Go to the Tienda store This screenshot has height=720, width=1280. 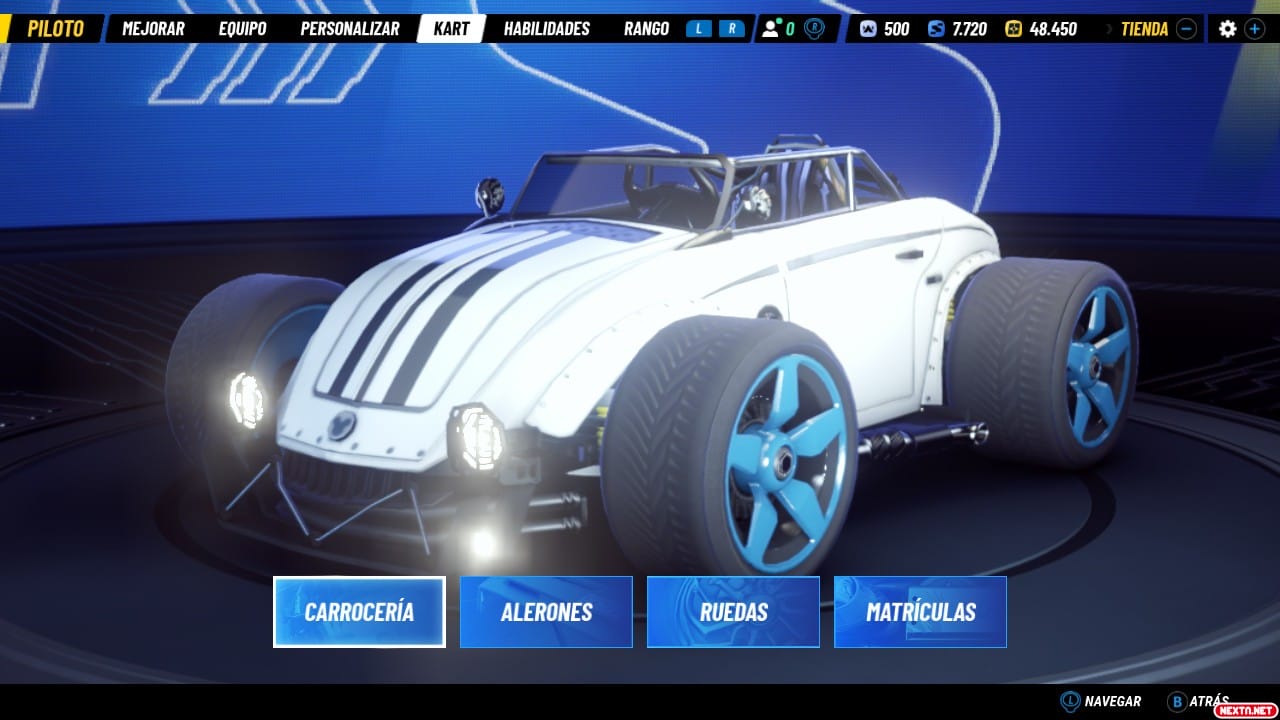1145,28
